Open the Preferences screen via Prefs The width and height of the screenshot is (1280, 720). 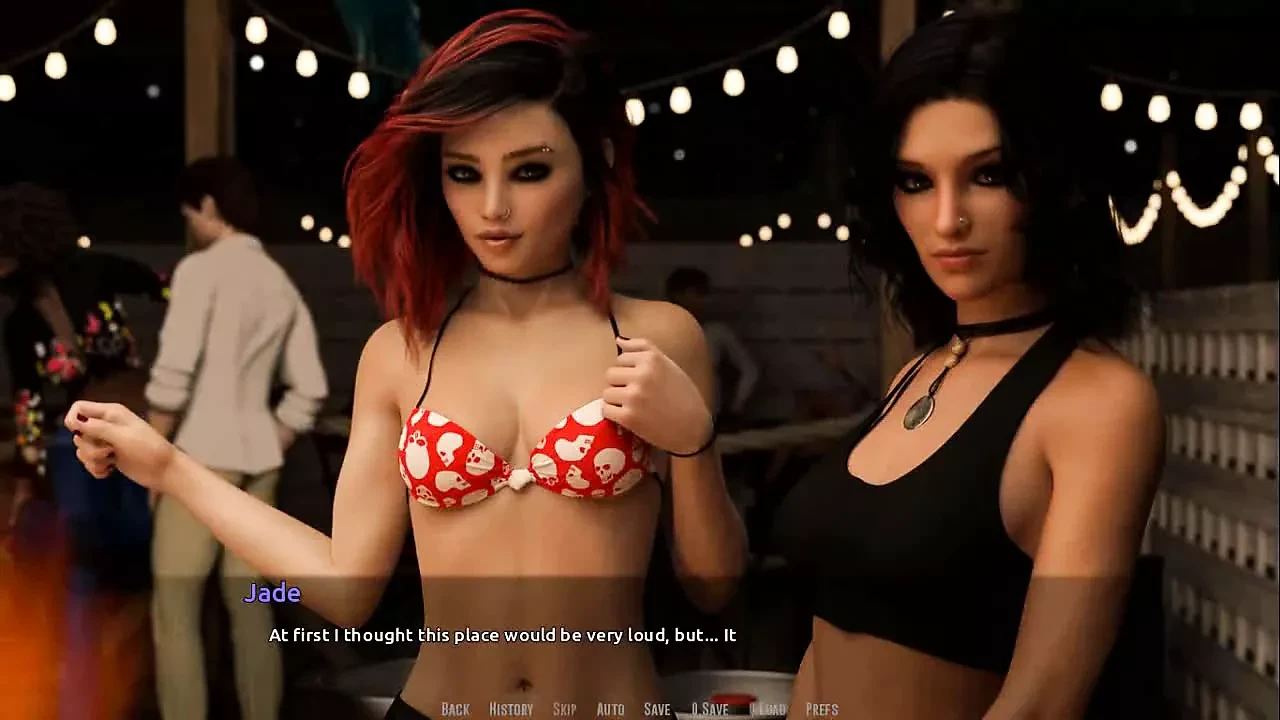[824, 708]
